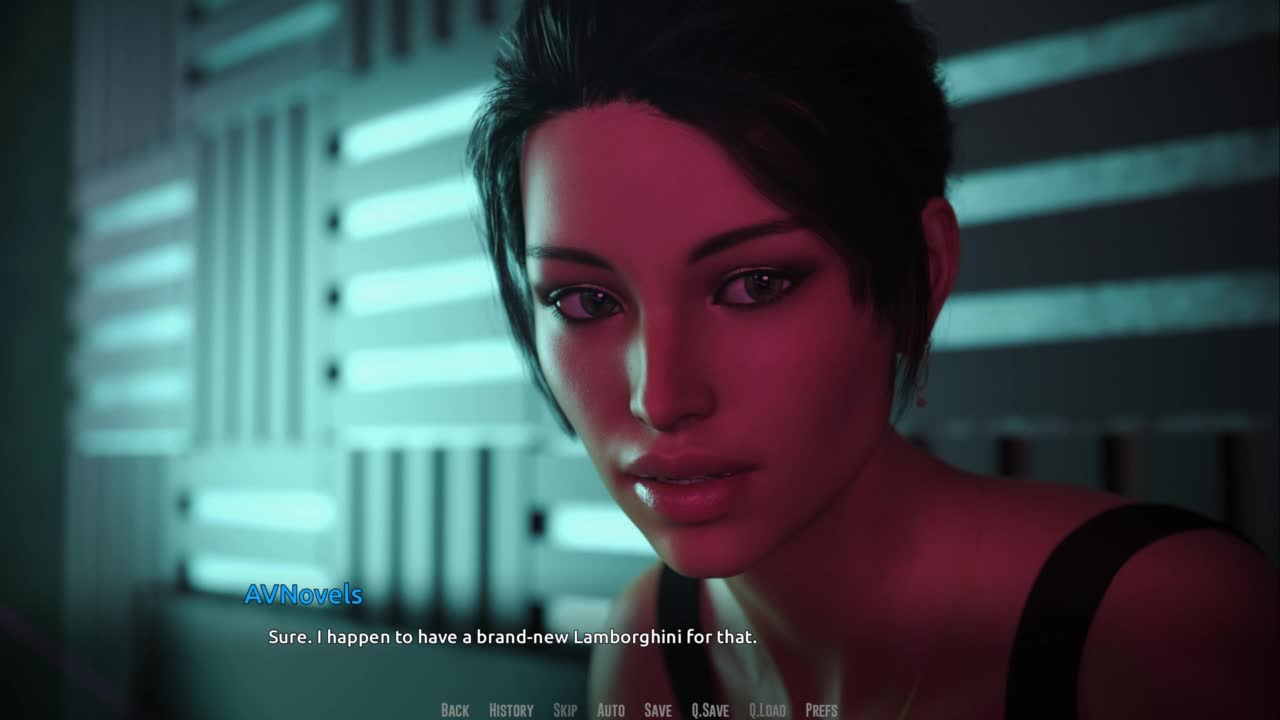Quick save with Q.Save

(x=710, y=710)
